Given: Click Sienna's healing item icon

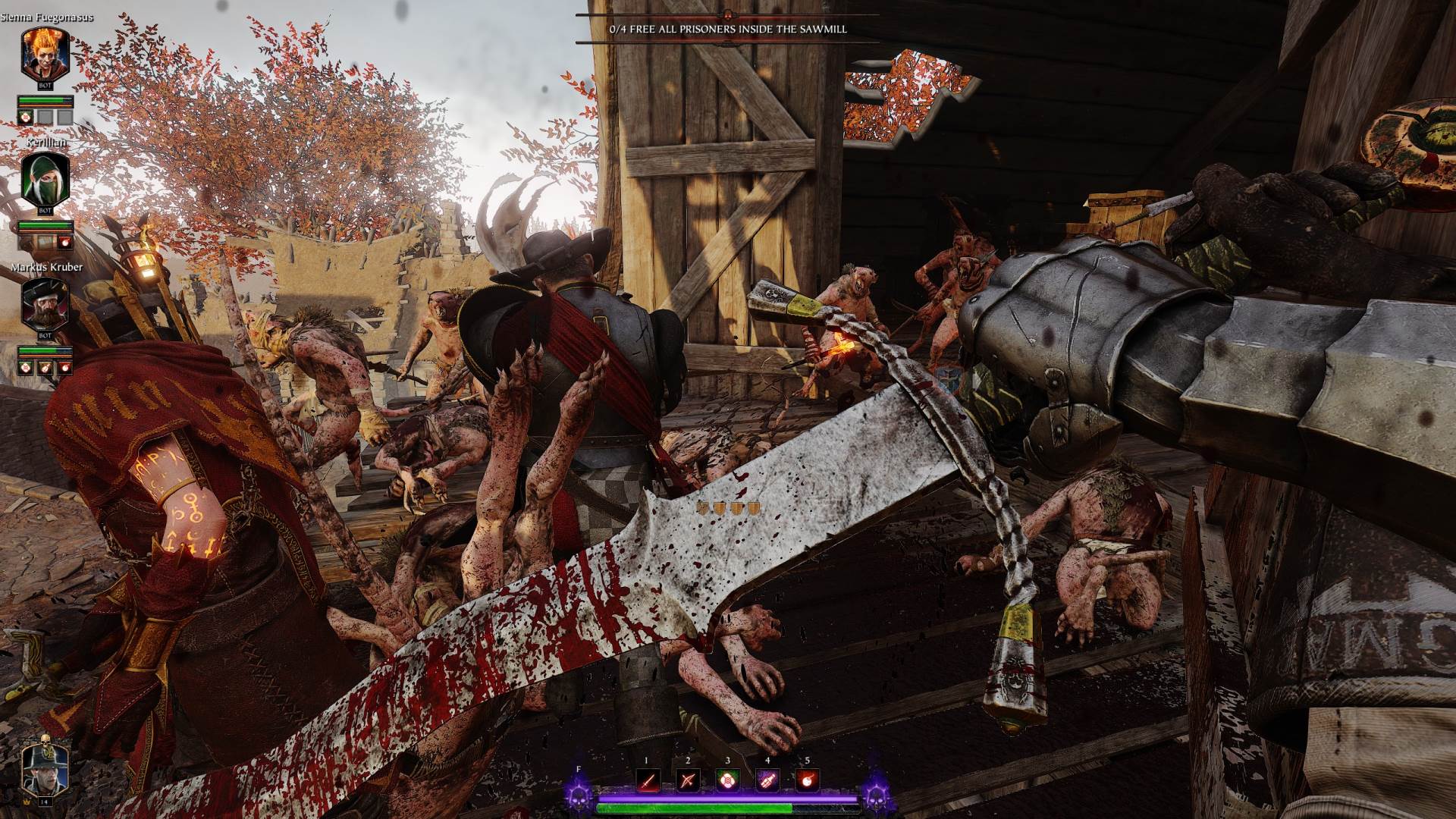Looking at the screenshot, I should pos(25,117).
